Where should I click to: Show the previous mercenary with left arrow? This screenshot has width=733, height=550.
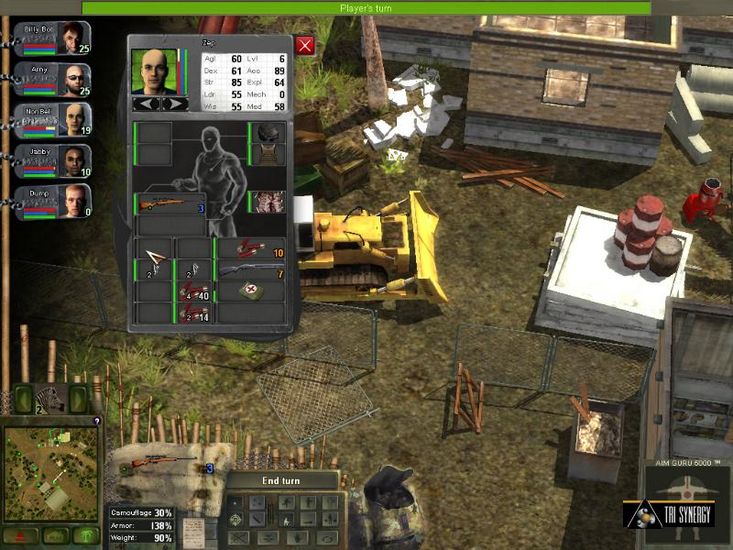pyautogui.click(x=146, y=103)
